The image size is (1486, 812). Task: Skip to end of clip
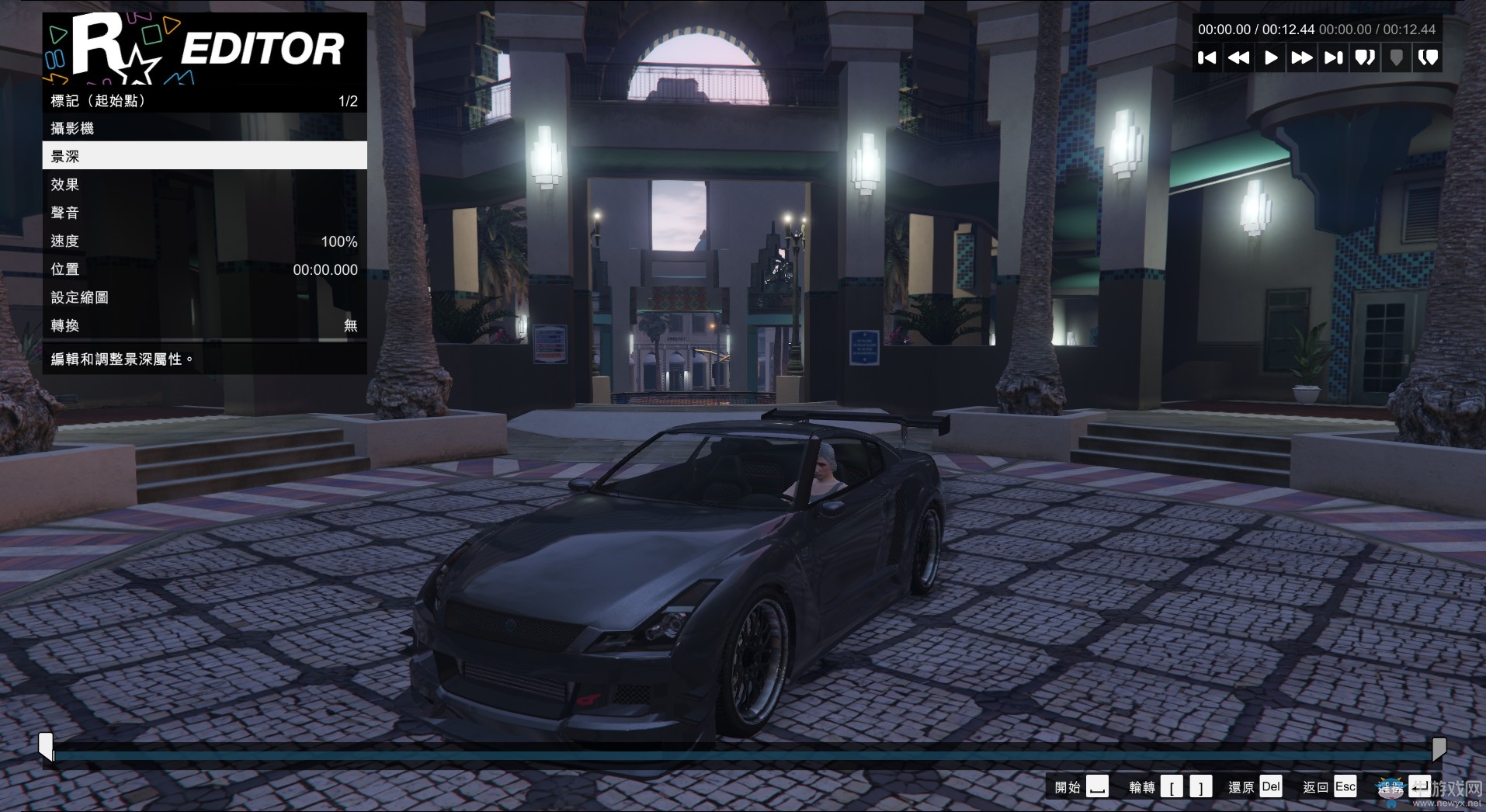coord(1334,57)
